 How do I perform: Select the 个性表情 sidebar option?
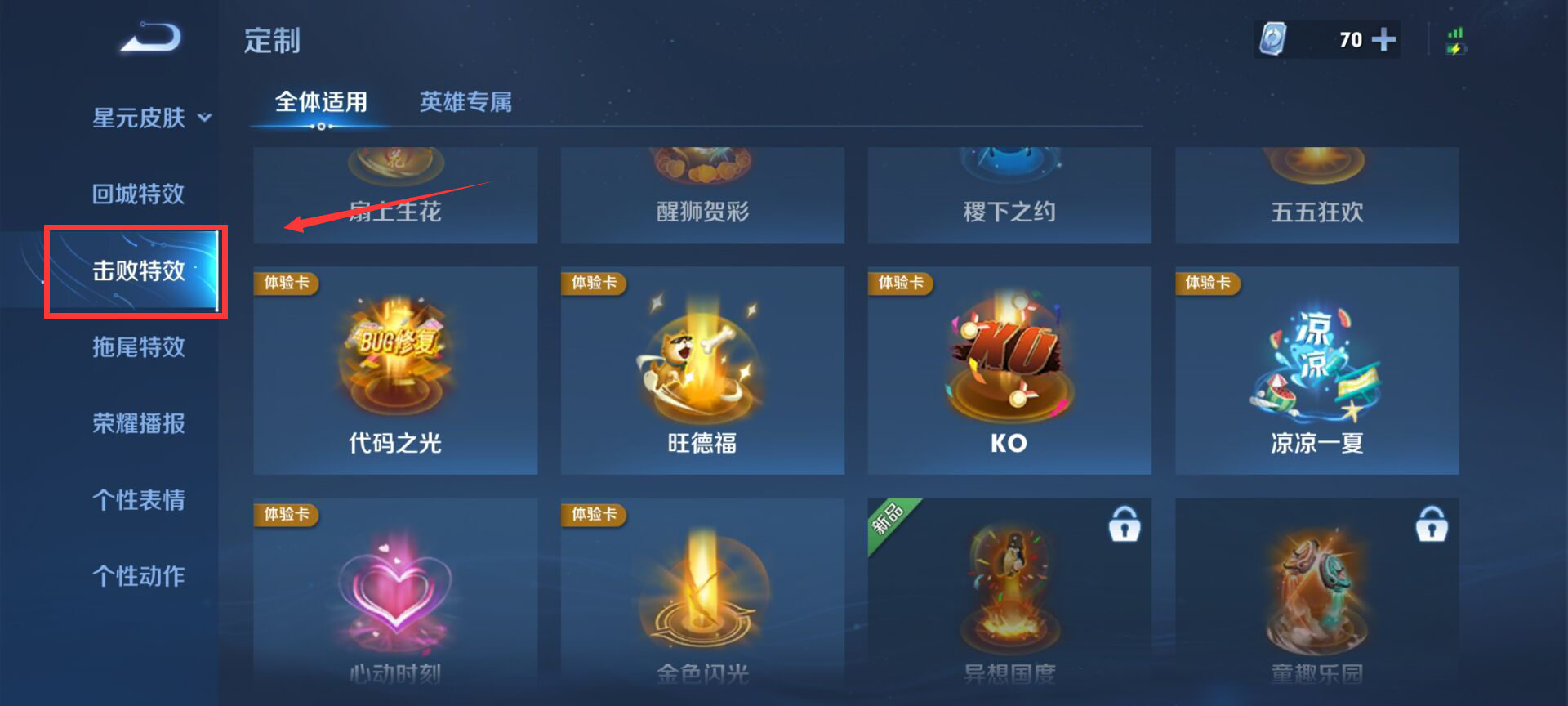click(138, 499)
